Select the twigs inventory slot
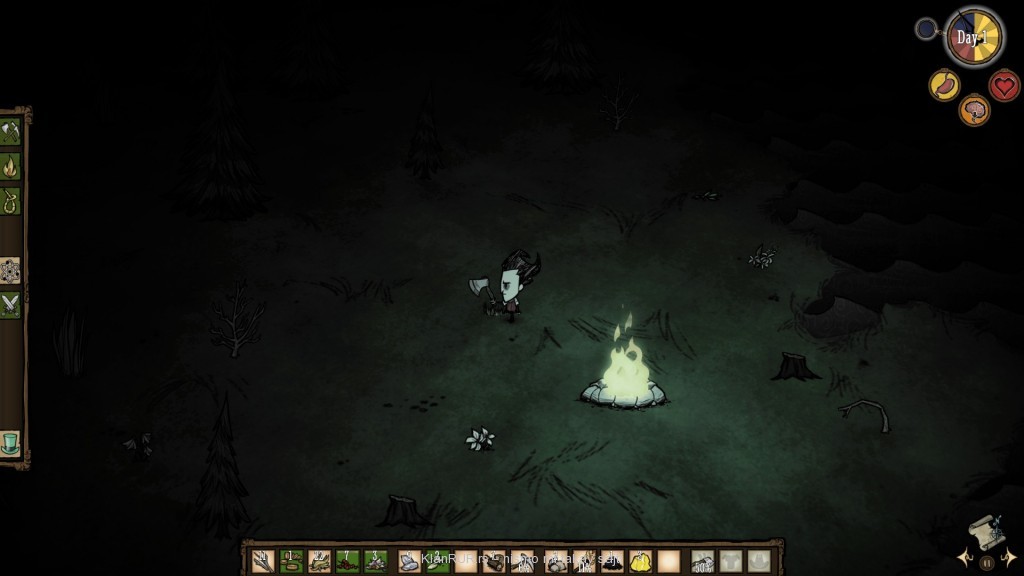The image size is (1024, 576). (x=263, y=561)
